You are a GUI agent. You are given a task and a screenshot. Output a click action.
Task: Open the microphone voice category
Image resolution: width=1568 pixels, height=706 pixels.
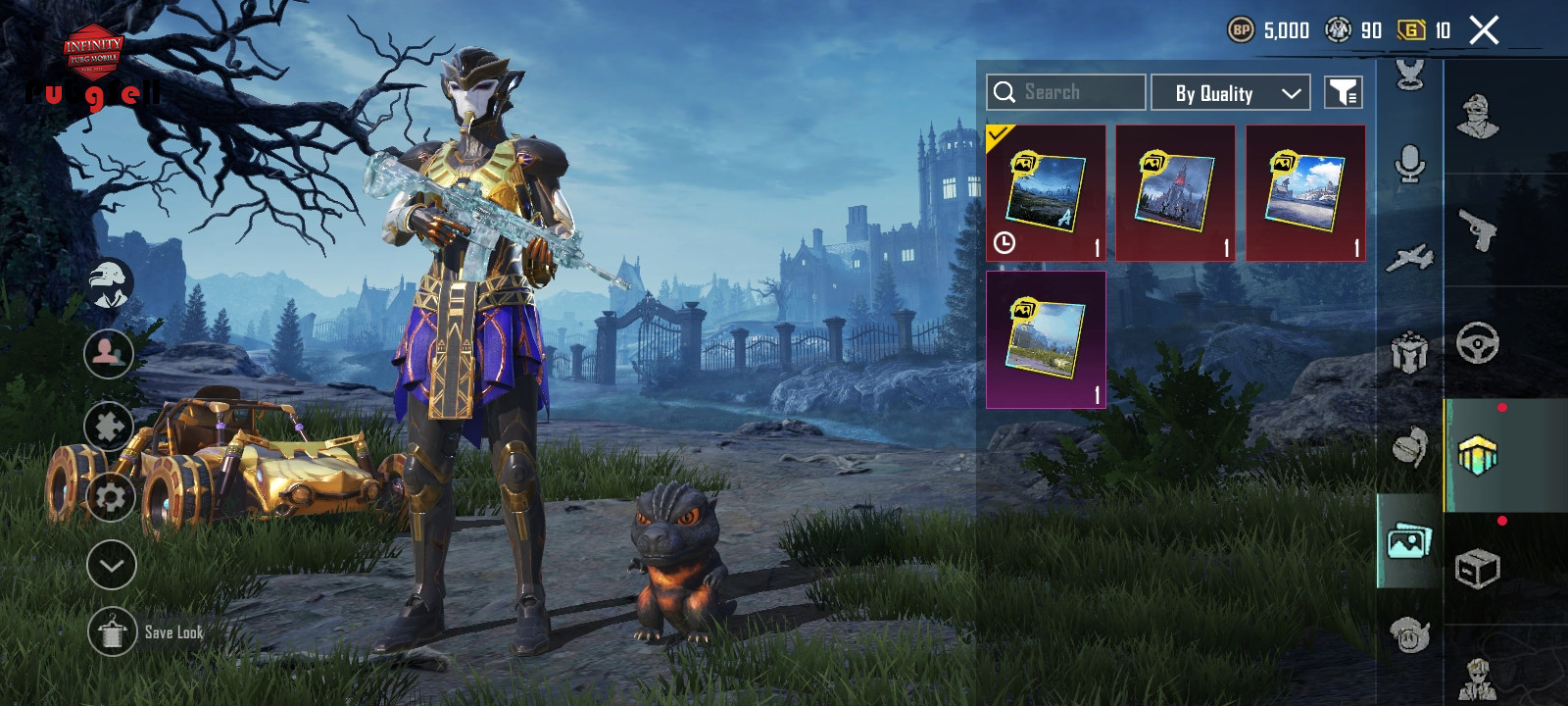coord(1409,164)
